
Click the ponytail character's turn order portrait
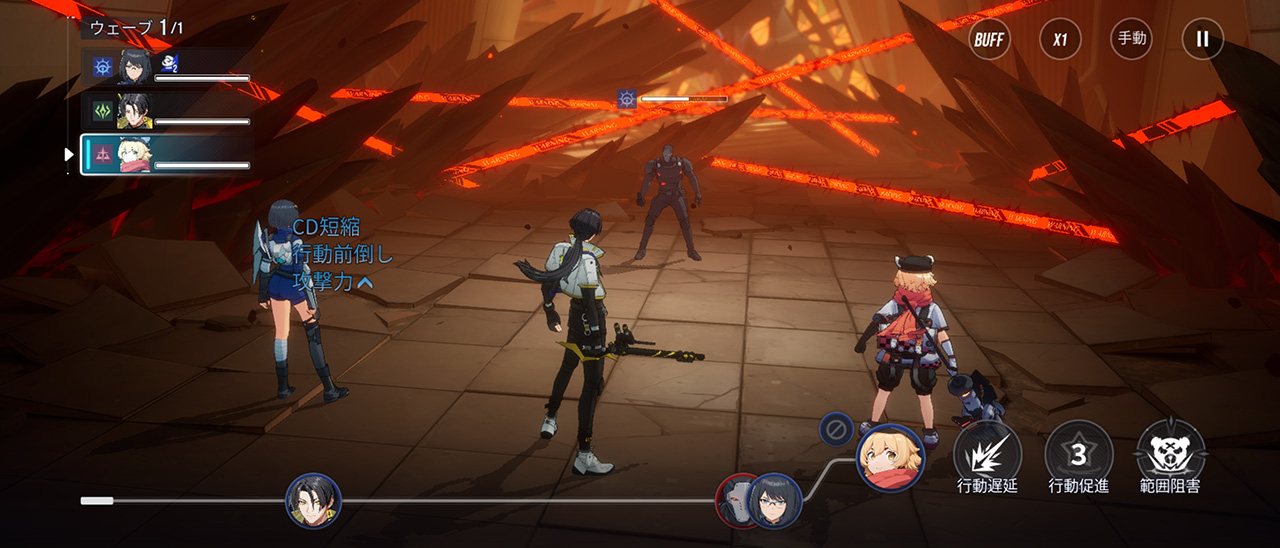314,501
